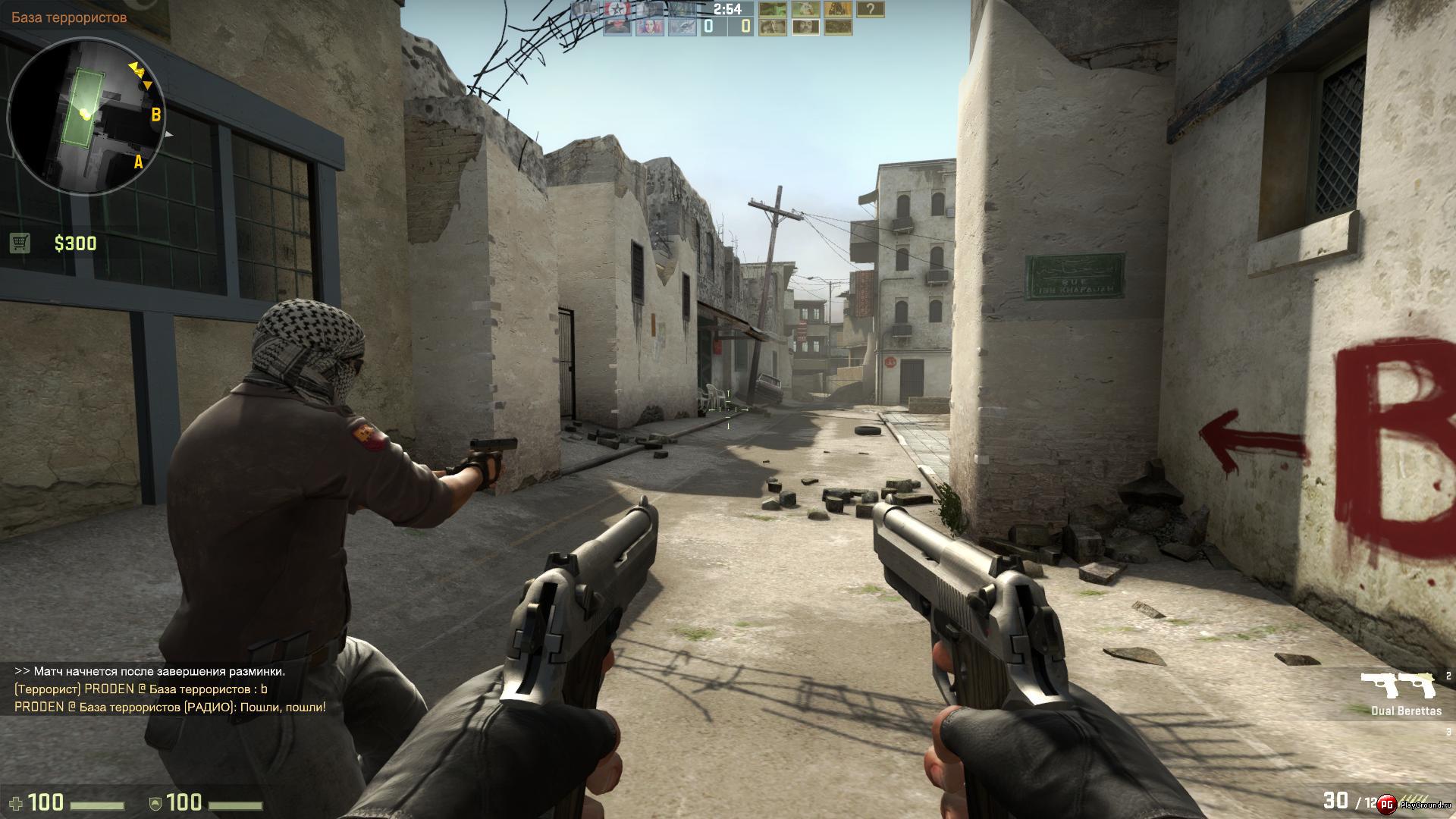Click the round timer showing 2:54
Image resolution: width=1456 pixels, height=819 pixels.
(x=727, y=9)
